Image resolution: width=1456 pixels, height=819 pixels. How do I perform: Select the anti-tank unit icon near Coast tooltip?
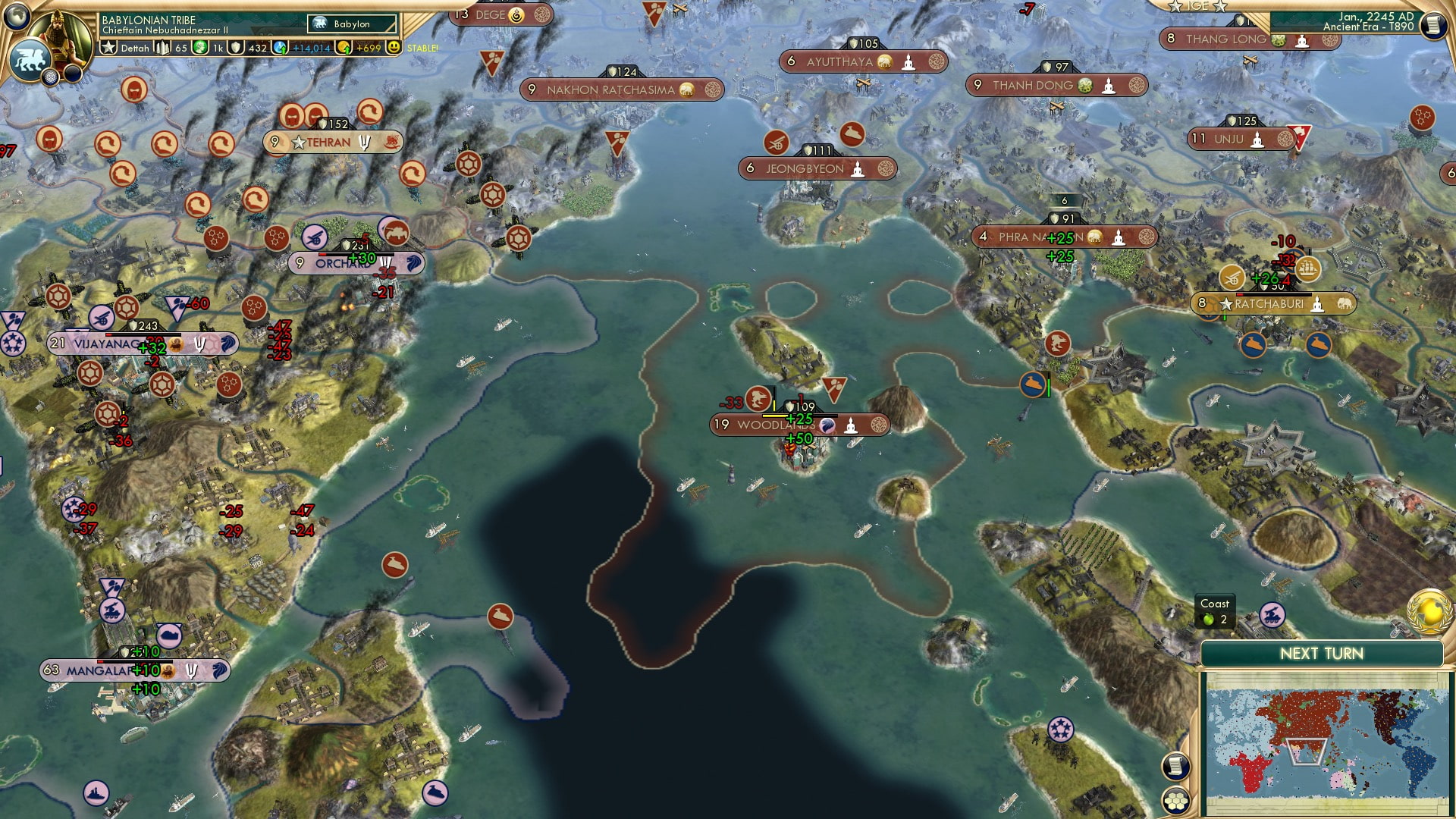tap(1272, 616)
